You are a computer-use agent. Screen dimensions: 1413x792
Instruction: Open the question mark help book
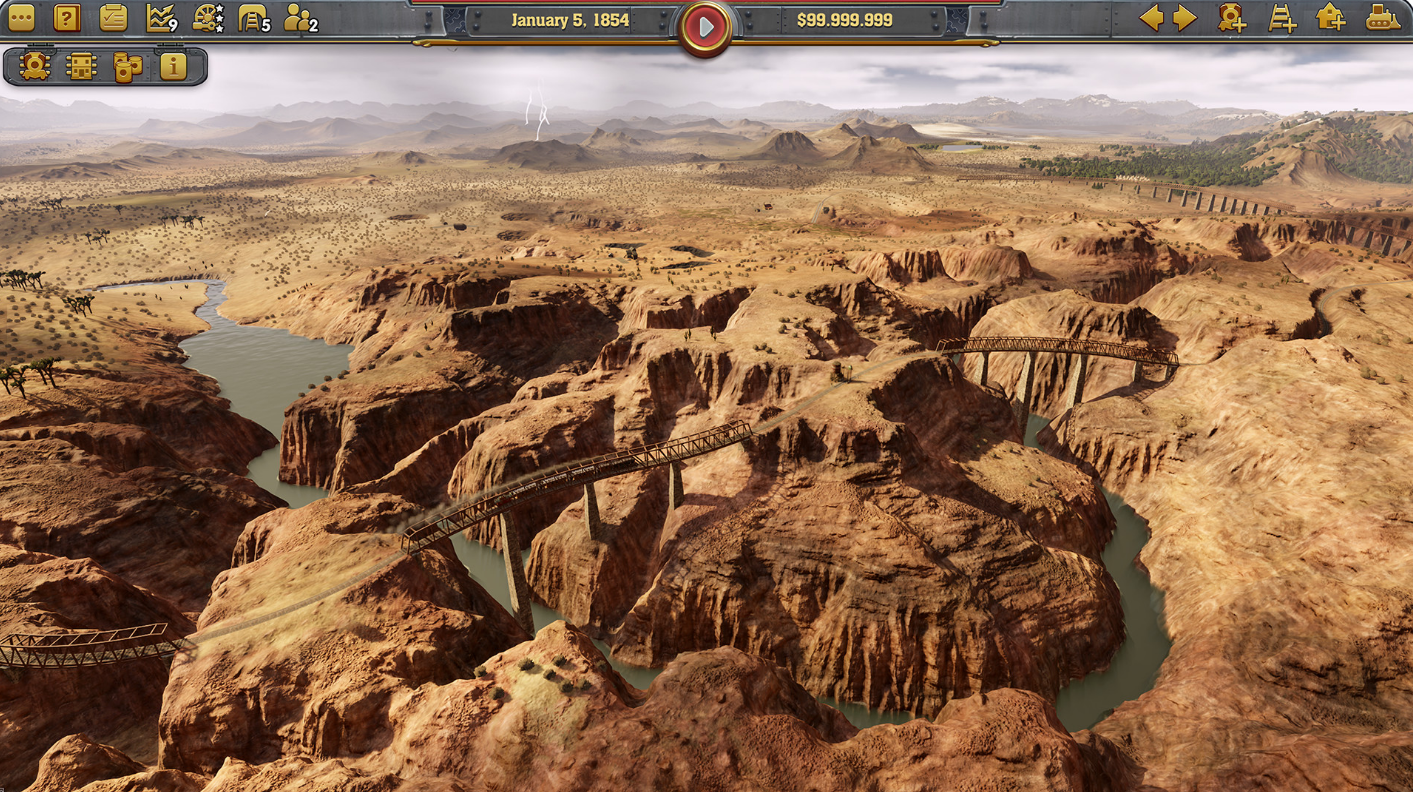coord(67,18)
